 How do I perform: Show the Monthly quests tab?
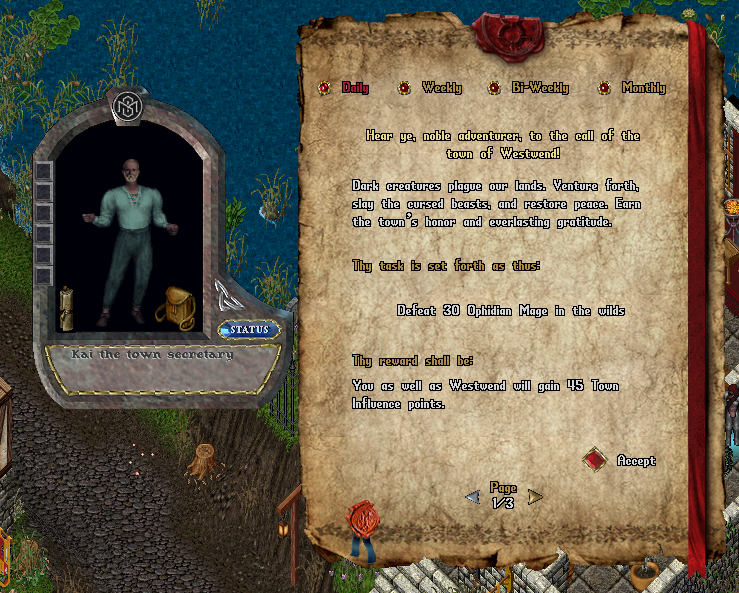(x=604, y=88)
